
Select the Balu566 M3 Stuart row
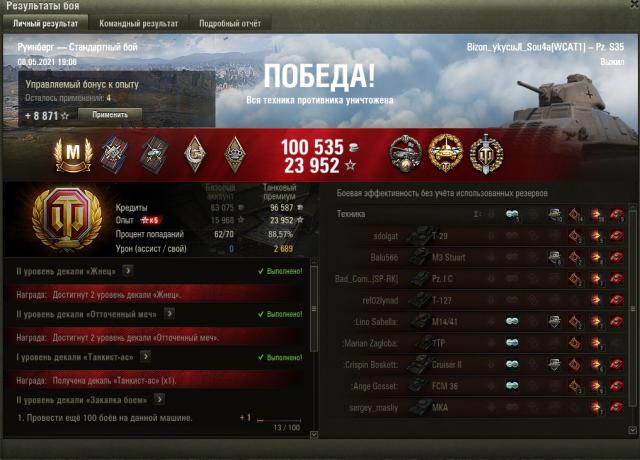(480, 257)
